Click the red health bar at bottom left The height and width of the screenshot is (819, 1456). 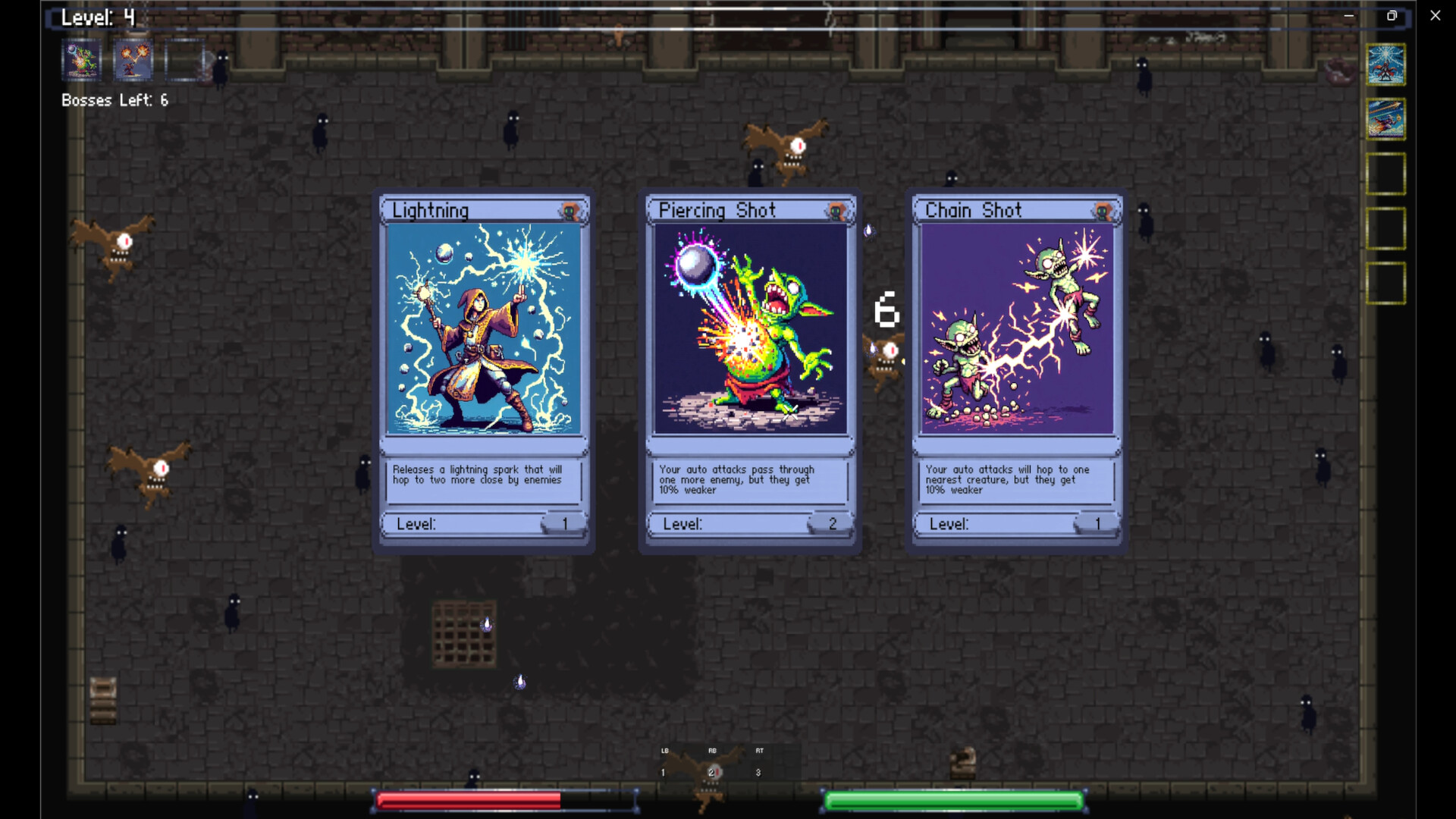pos(470,799)
